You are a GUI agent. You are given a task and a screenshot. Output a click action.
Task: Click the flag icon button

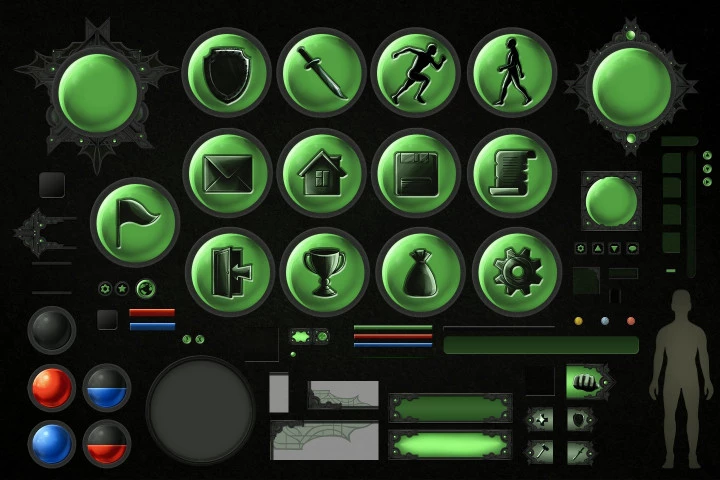(135, 222)
